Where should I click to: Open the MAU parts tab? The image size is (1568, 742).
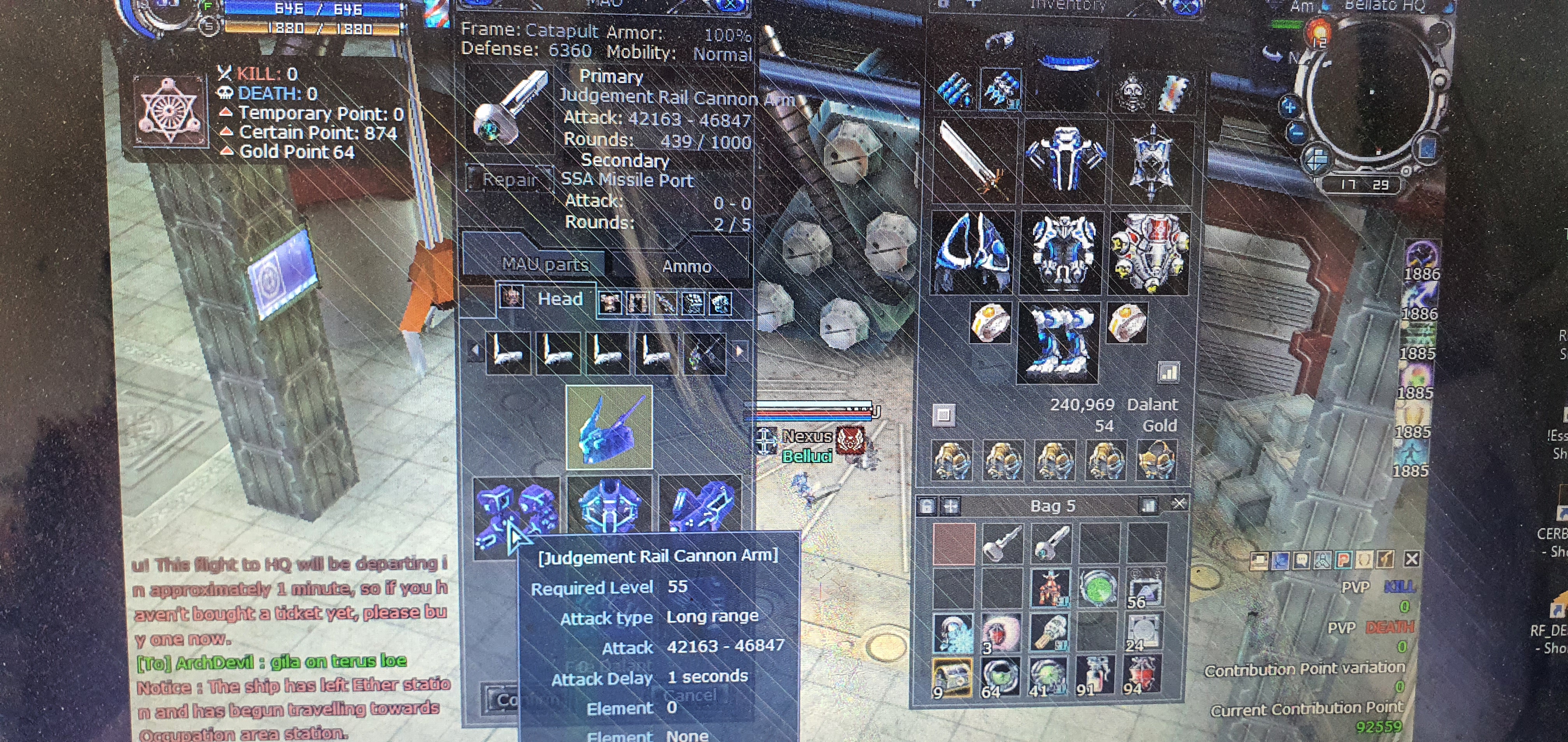coord(545,264)
